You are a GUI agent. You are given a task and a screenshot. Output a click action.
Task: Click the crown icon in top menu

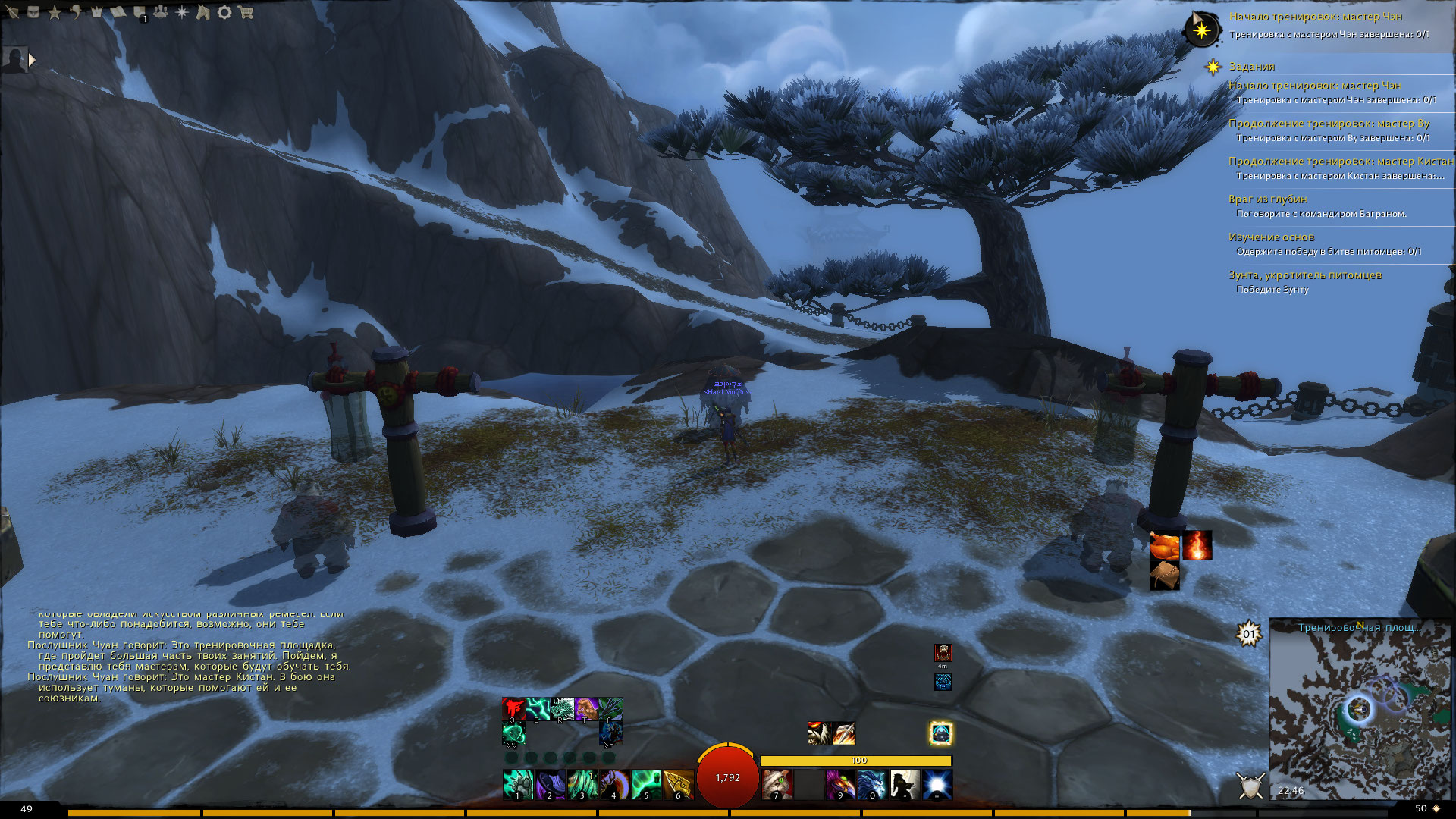97,12
